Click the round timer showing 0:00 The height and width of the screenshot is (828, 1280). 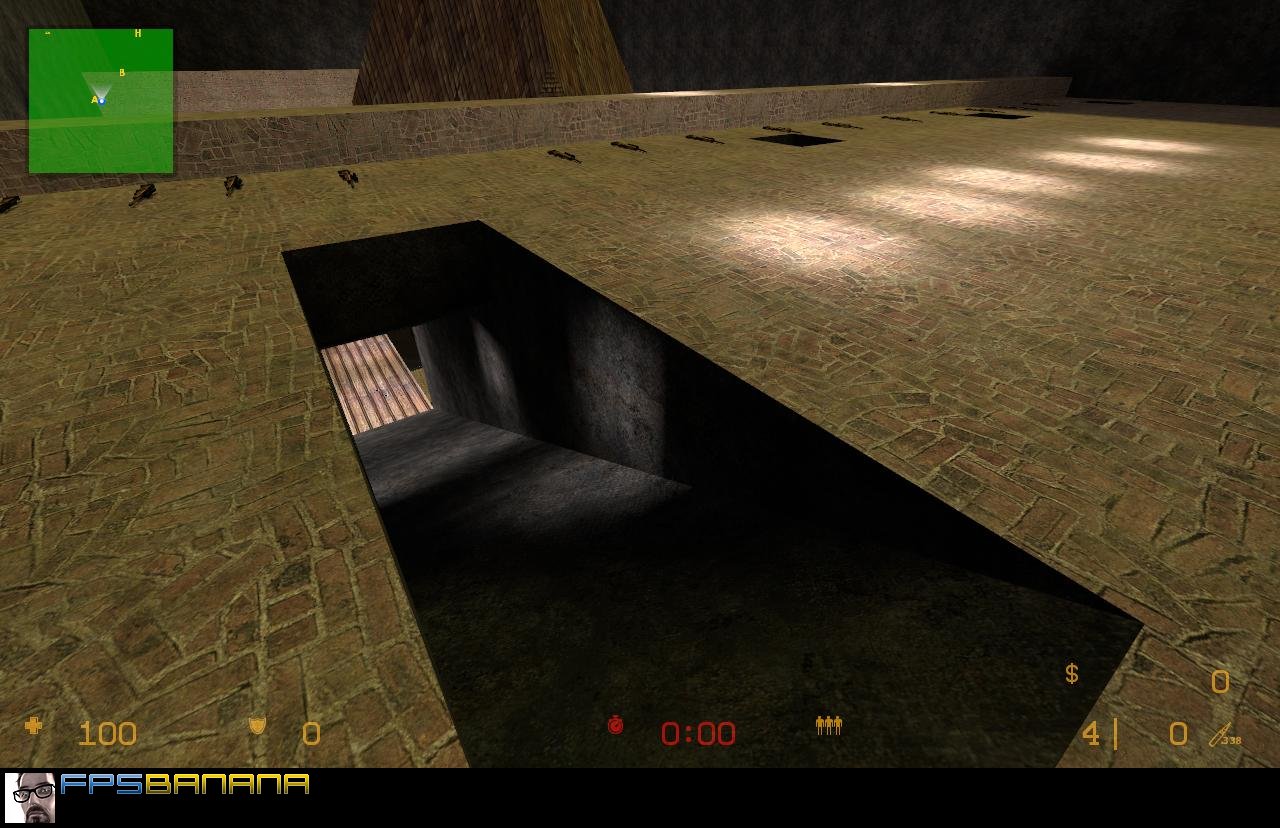[697, 733]
